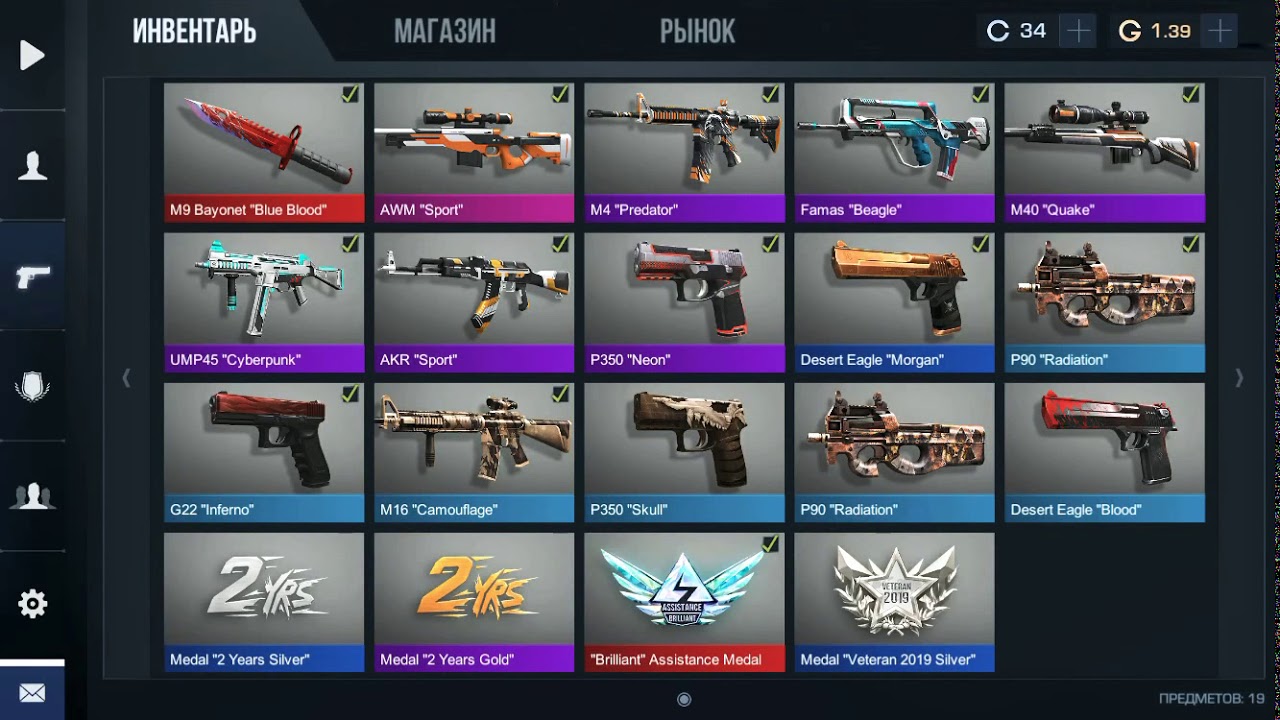Viewport: 1280px width, 720px height.
Task: Choose the AWM "Sport" sniper rifle
Action: (x=474, y=152)
